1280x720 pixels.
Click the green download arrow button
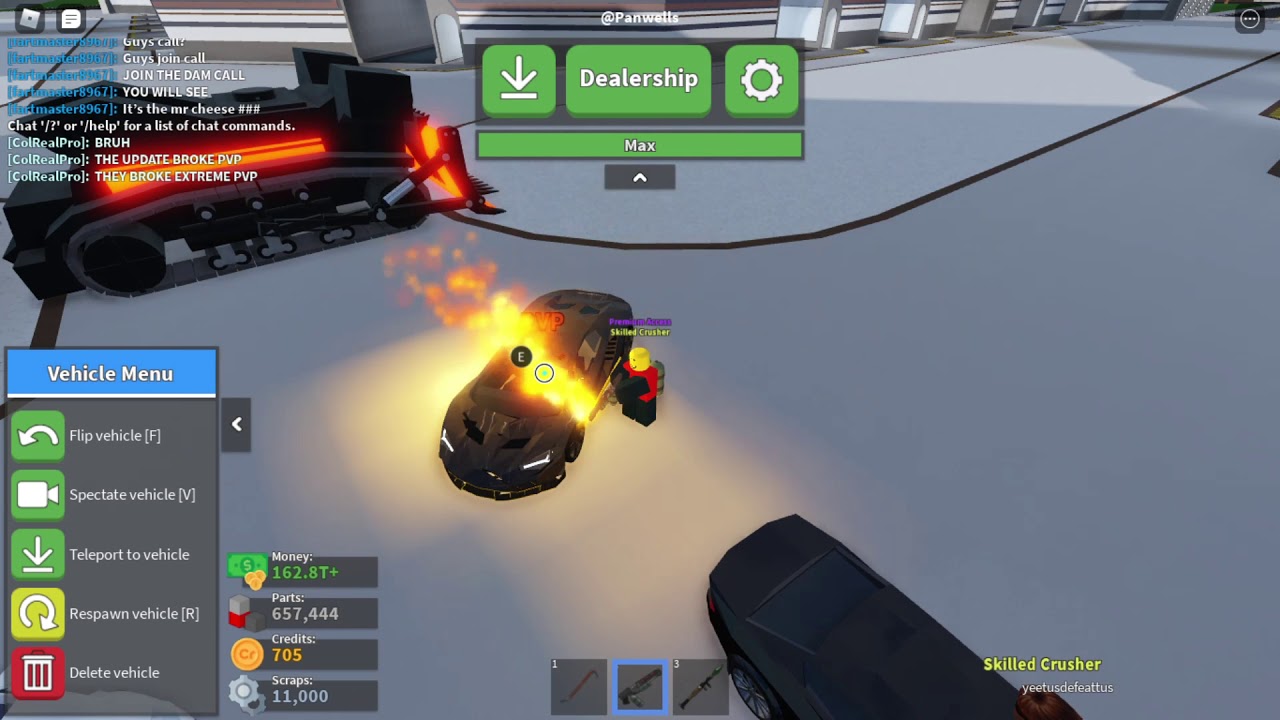click(x=519, y=79)
